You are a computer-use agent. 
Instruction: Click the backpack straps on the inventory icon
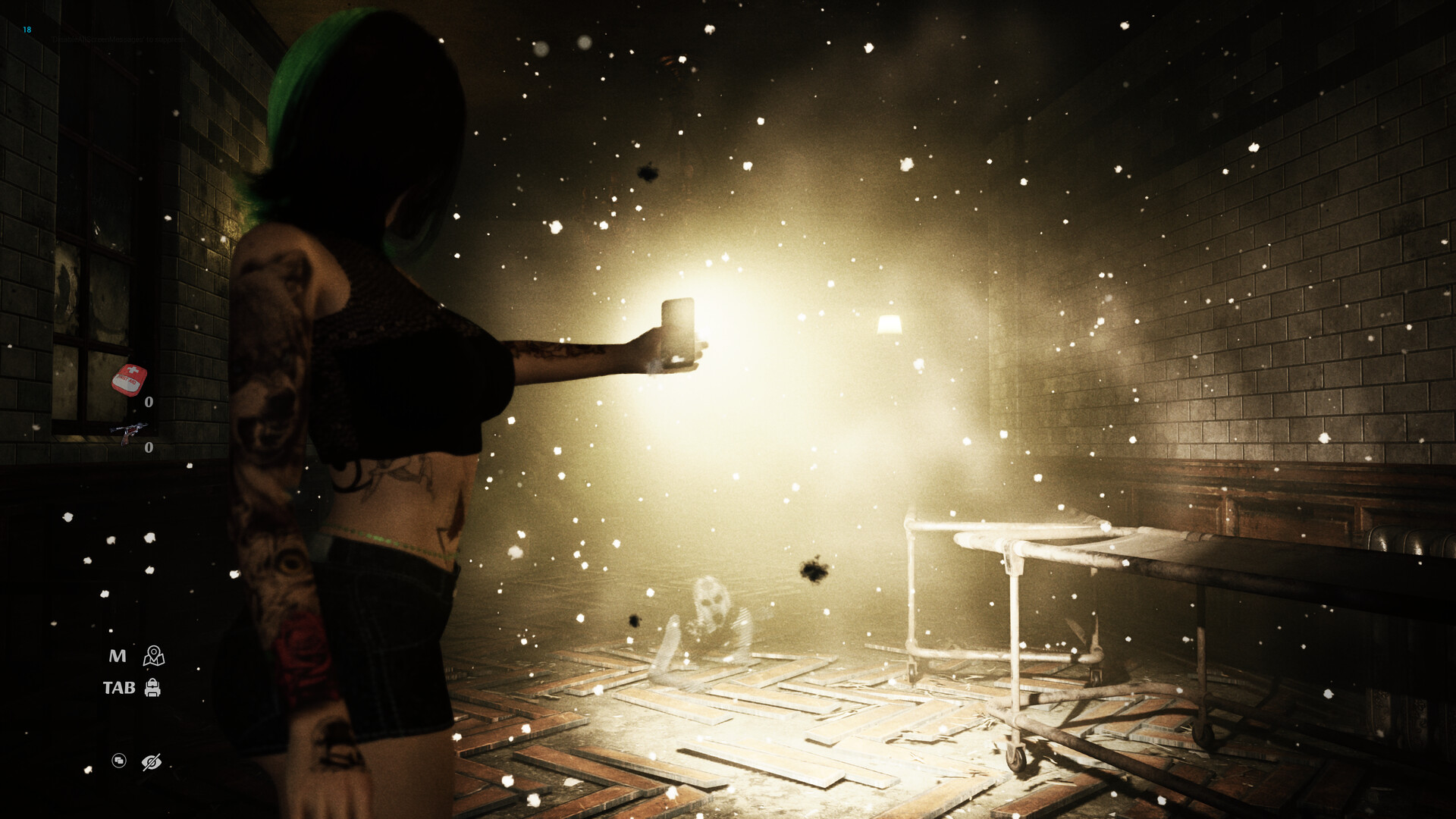[x=153, y=682]
